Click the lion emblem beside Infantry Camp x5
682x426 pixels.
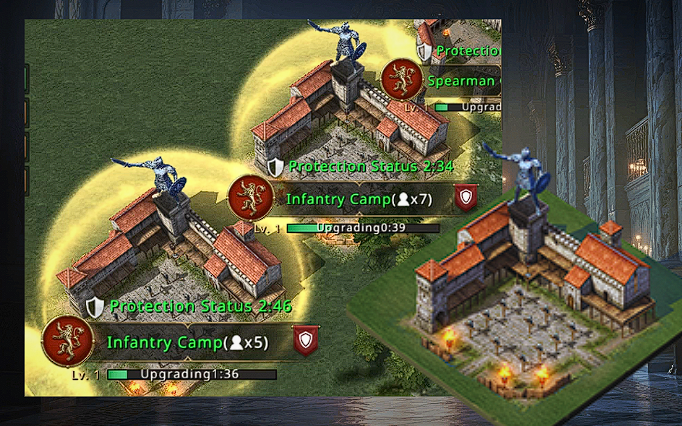tap(66, 341)
